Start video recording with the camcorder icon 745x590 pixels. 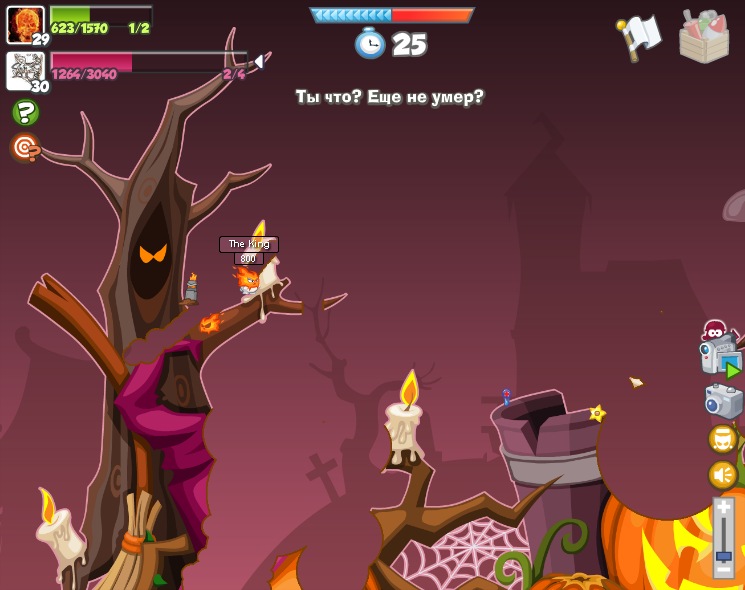[x=719, y=356]
